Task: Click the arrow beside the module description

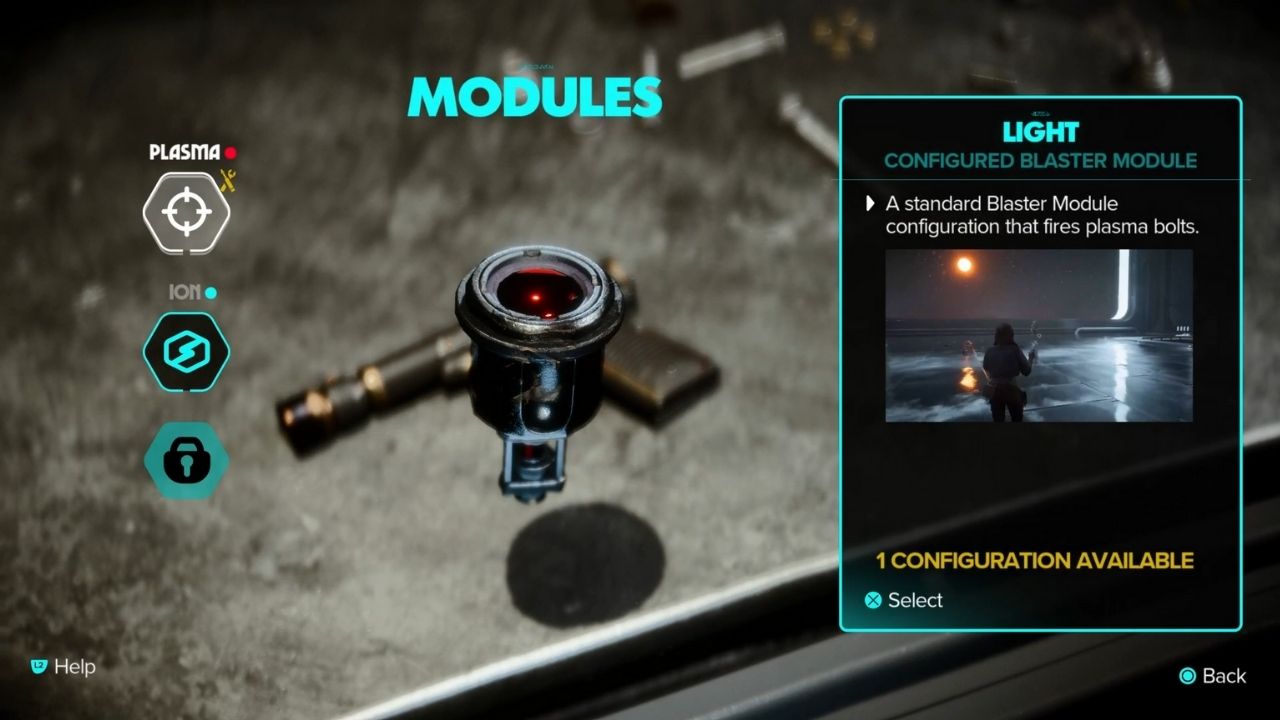Action: tap(869, 204)
